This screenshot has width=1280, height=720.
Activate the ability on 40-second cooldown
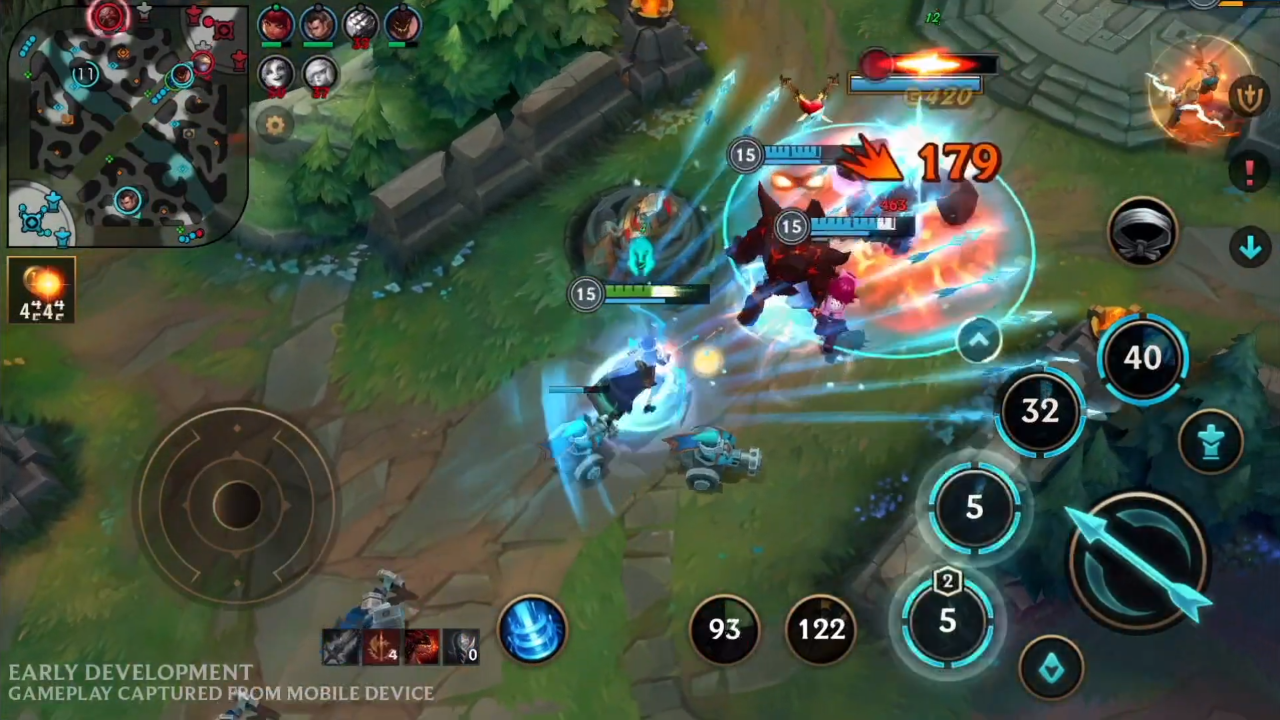tap(1142, 358)
